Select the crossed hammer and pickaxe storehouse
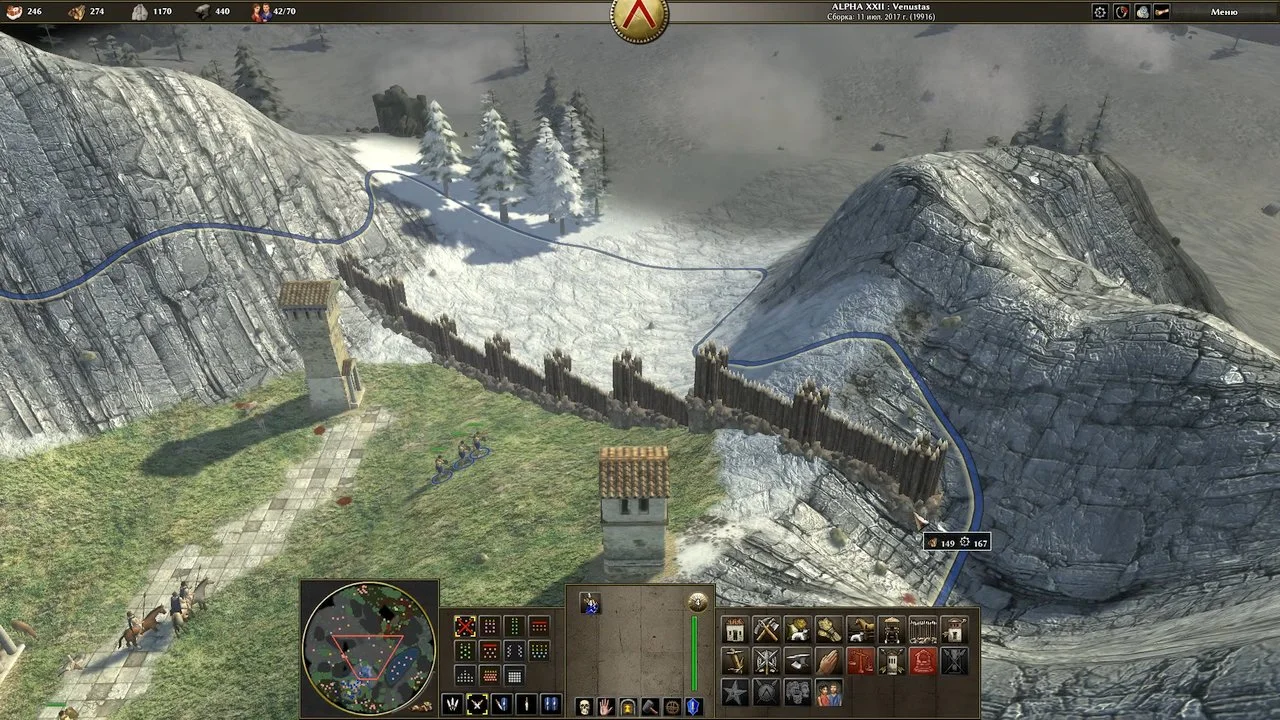 click(x=766, y=629)
